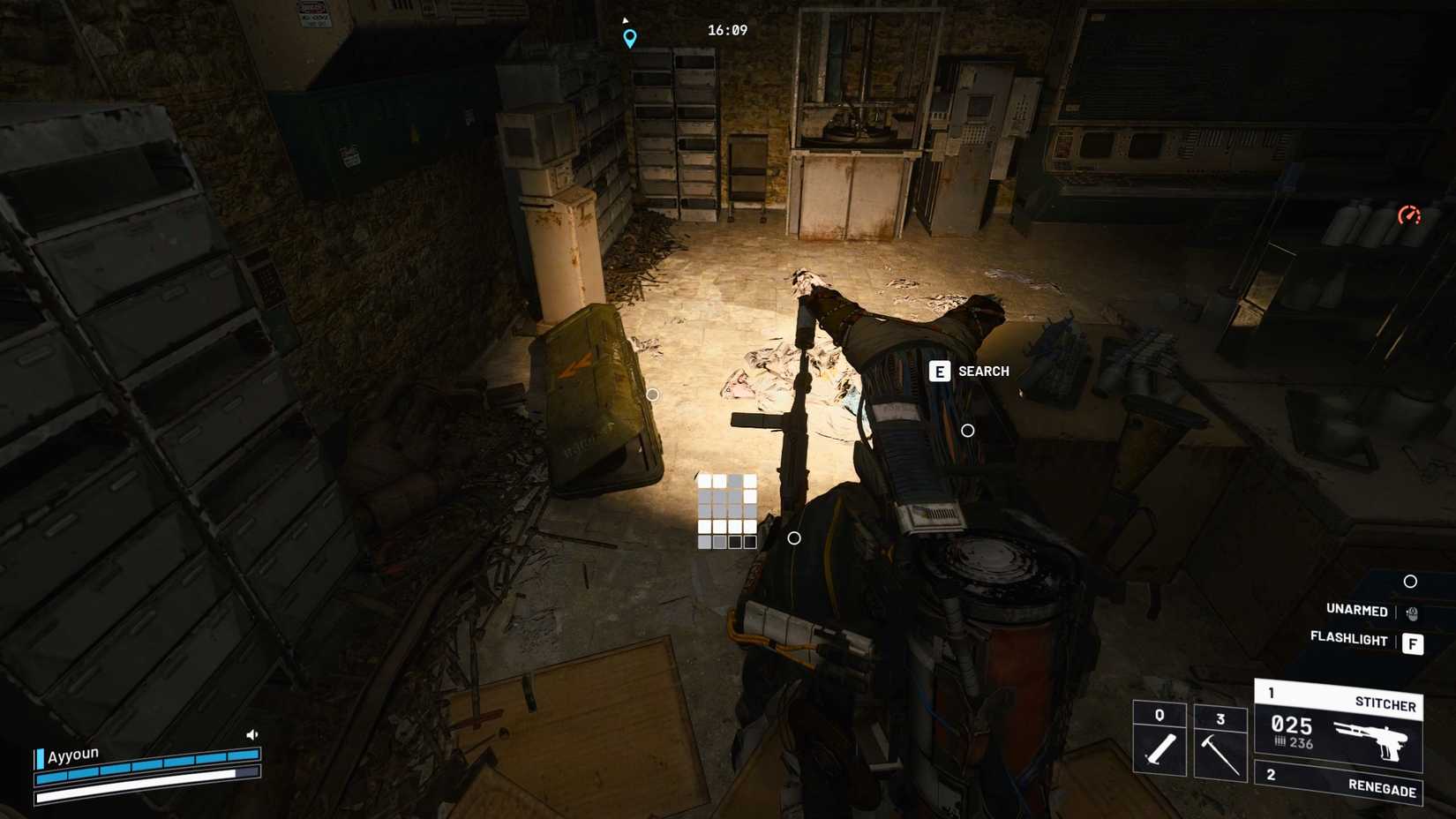Click the ammo counter magazine icon
Viewport: 1456px width, 819px height.
coord(1280,742)
